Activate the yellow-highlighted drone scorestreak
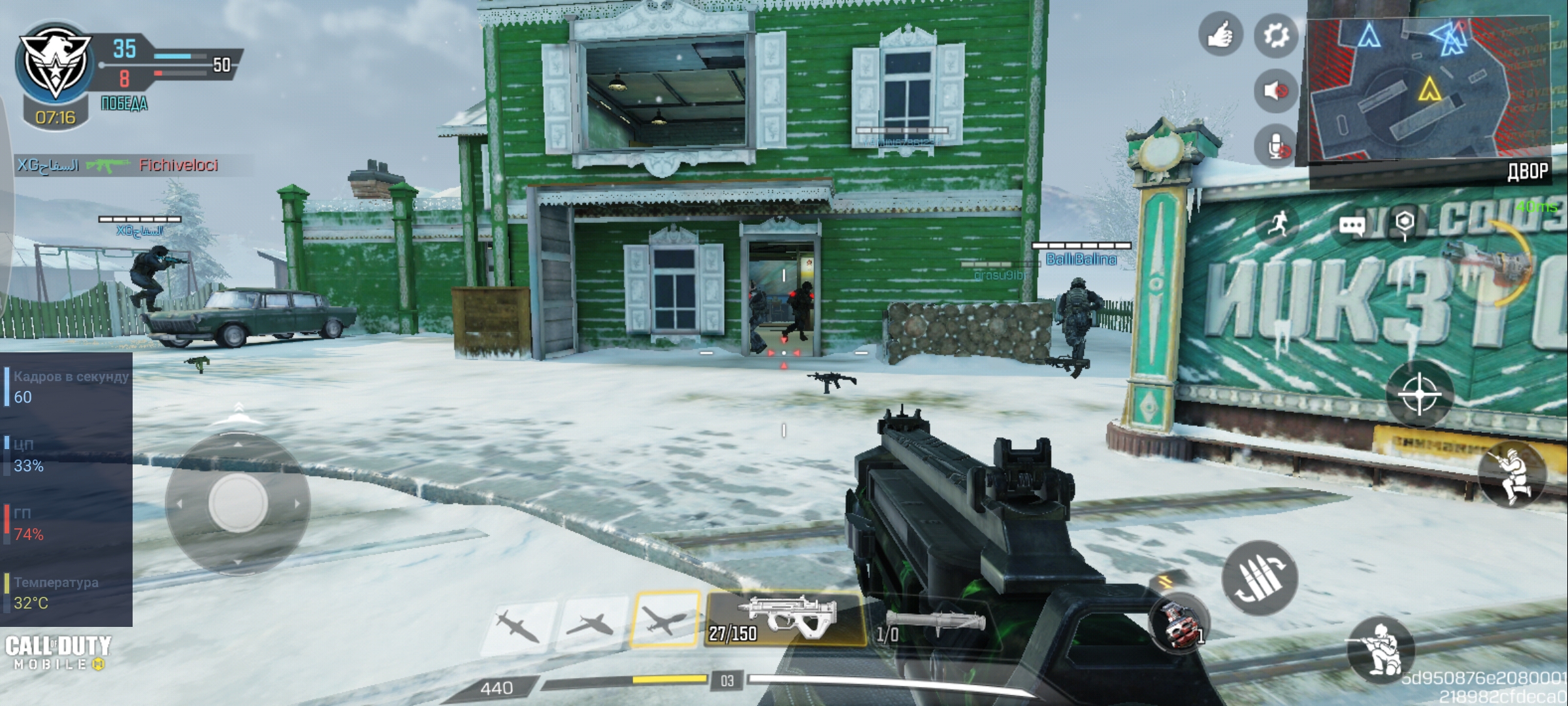1568x706 pixels. coord(664,619)
